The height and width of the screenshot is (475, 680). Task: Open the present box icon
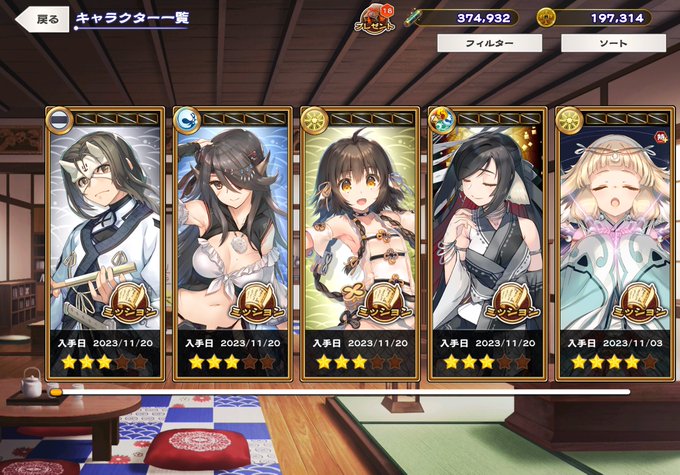tap(379, 17)
